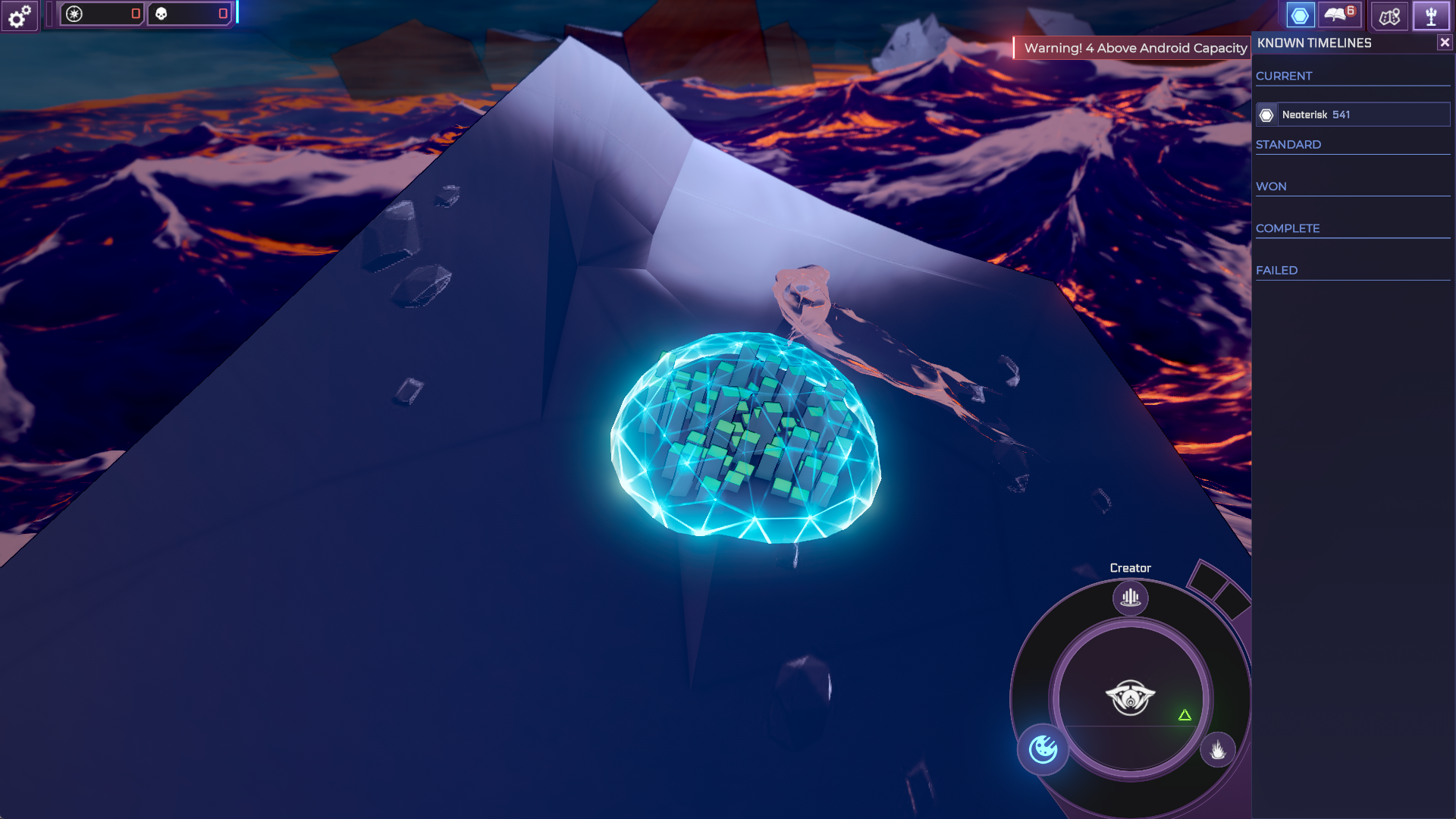This screenshot has width=1456, height=819.
Task: Expand the Won timelines section
Action: pos(1271,187)
